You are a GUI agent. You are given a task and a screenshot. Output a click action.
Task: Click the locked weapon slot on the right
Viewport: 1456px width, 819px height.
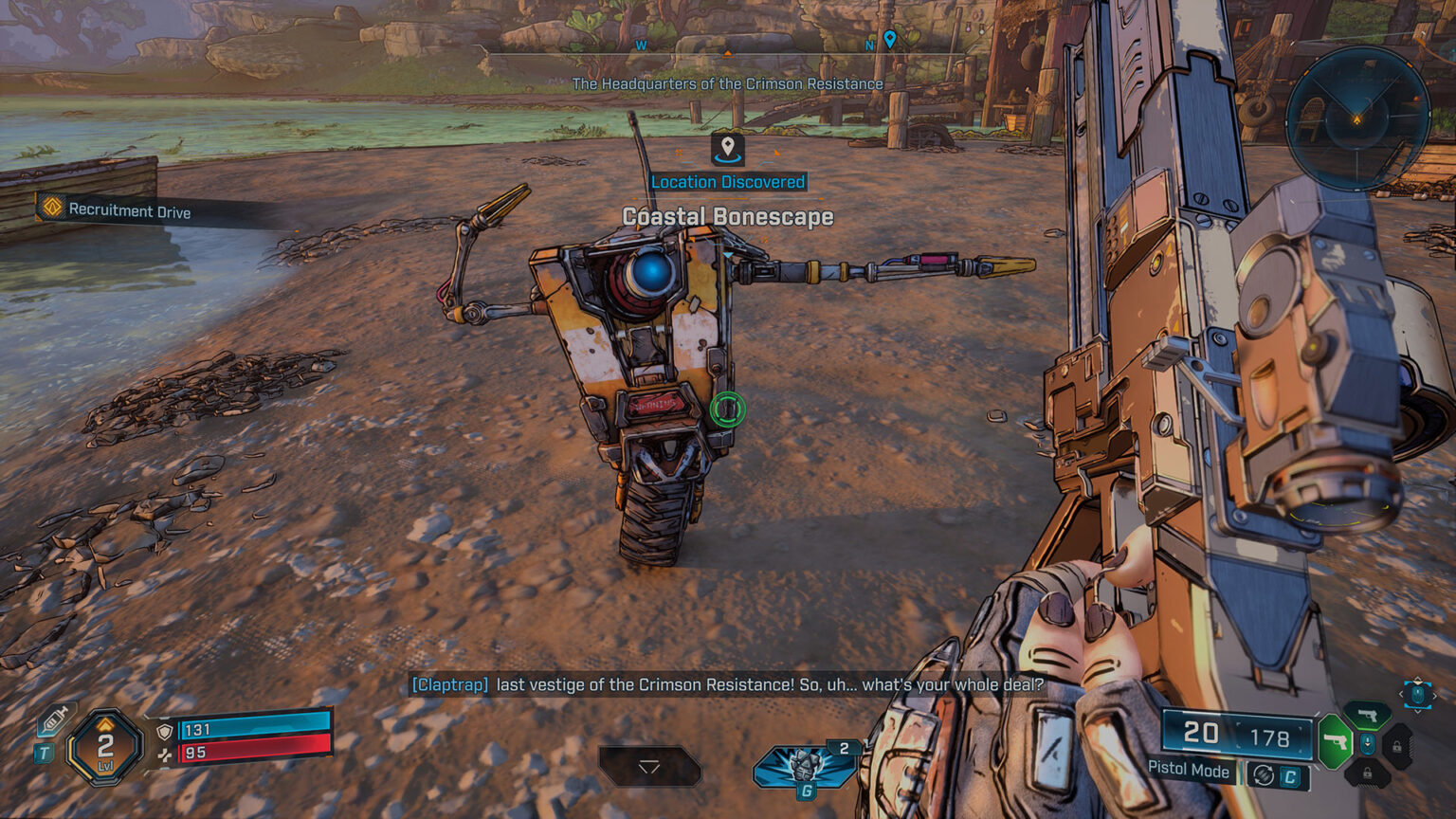pos(1397,746)
